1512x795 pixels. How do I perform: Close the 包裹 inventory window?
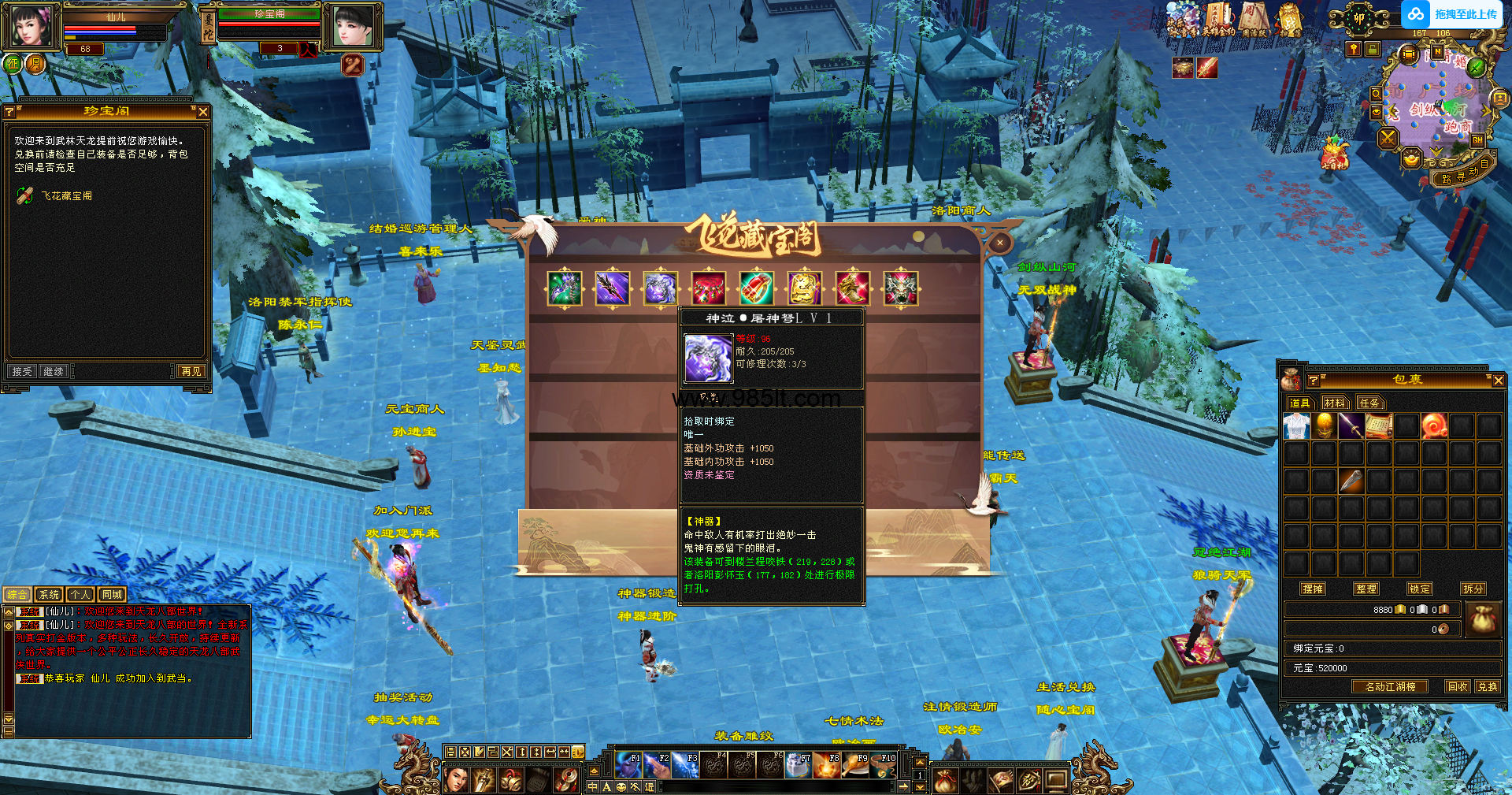1498,381
